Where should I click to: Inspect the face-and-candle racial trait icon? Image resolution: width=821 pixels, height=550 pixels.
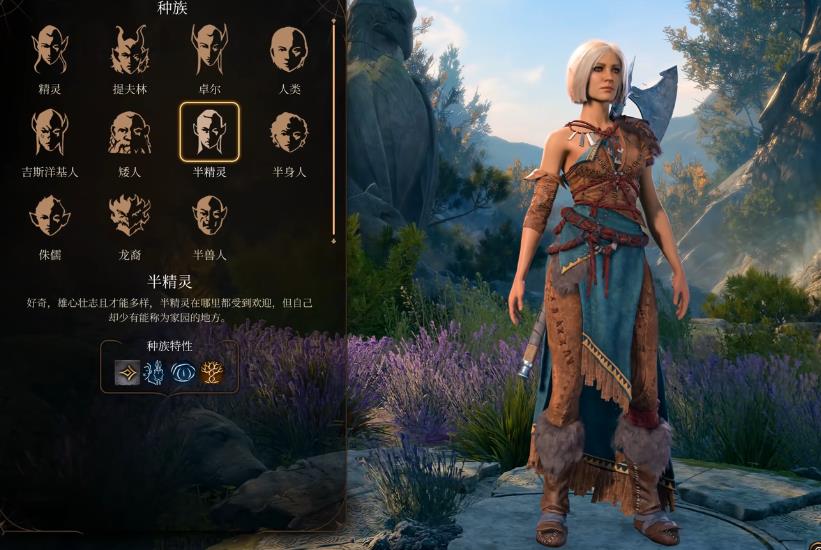coord(155,373)
